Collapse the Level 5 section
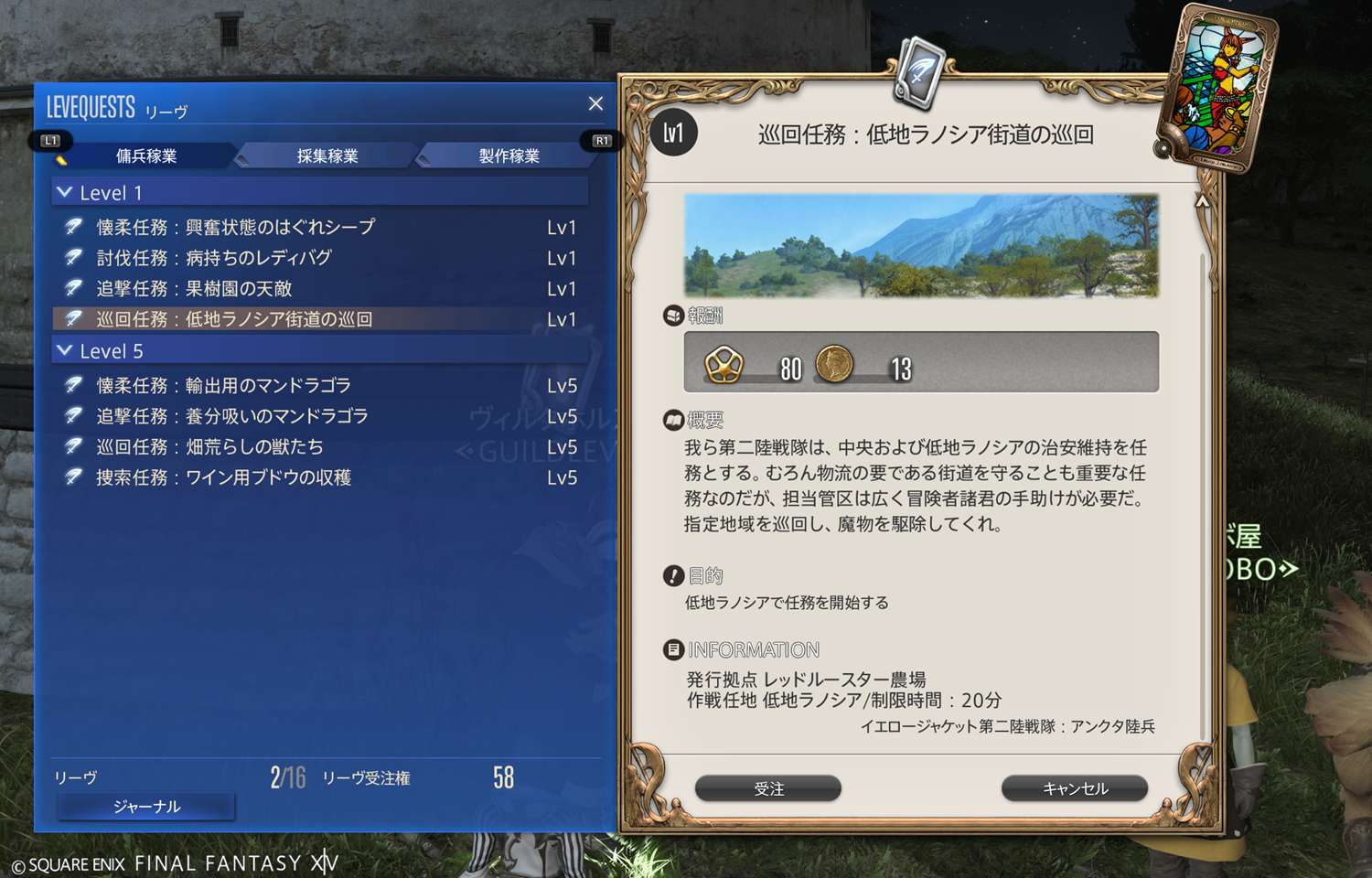Viewport: 1372px width, 878px height. 65,351
